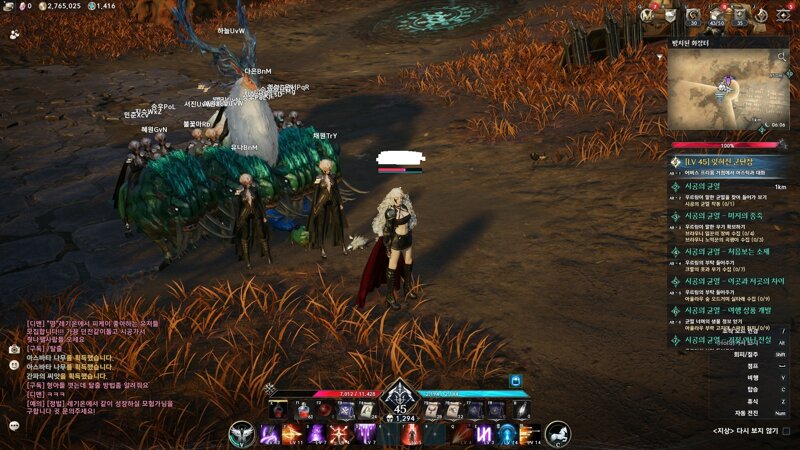Activate the purple spikes LV 7 skill
This screenshot has height=450, width=800.
pyautogui.click(x=365, y=433)
